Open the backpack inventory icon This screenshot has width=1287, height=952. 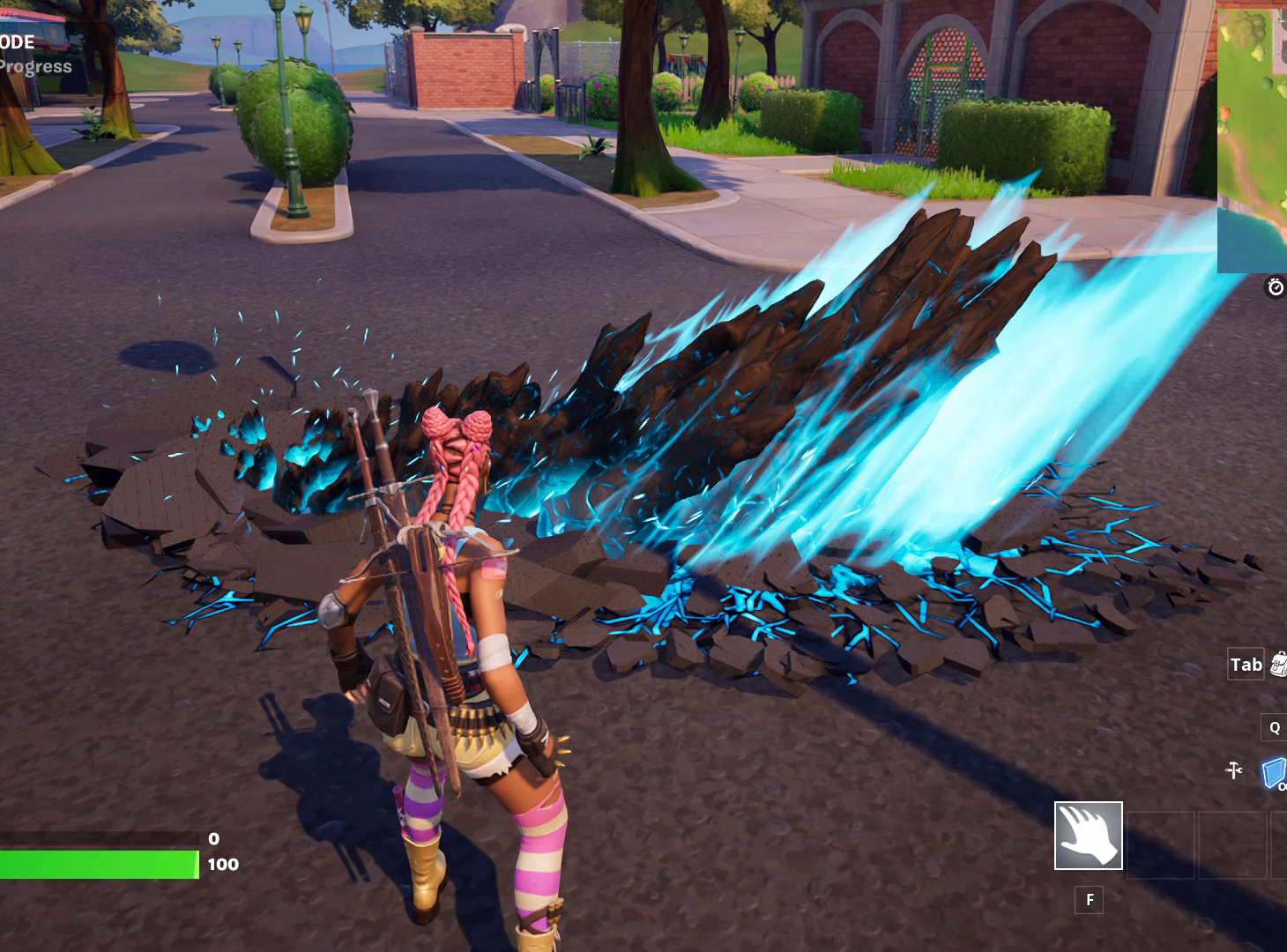coord(1279,665)
